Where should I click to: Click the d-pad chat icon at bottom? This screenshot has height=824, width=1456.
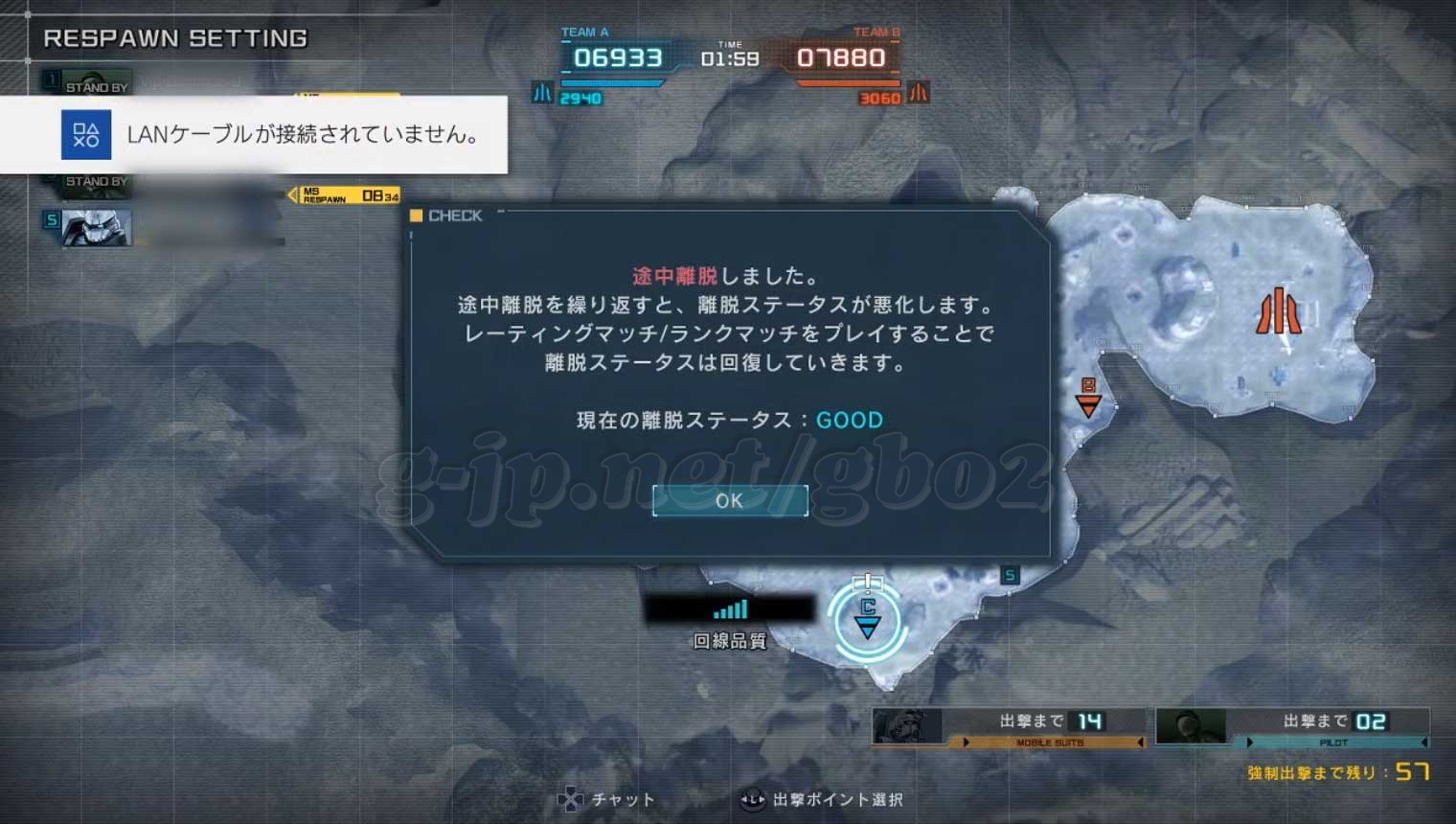tap(571, 798)
